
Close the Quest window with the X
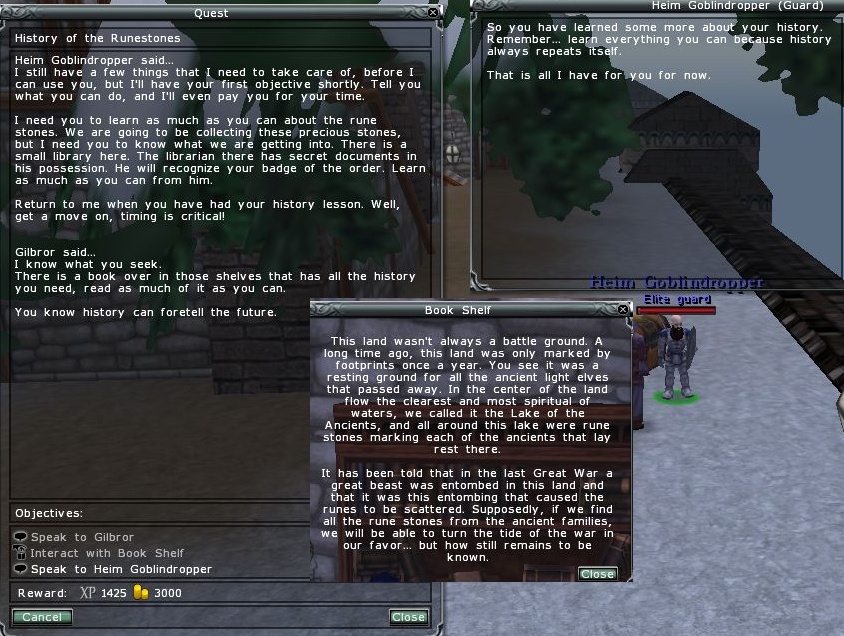432,12
